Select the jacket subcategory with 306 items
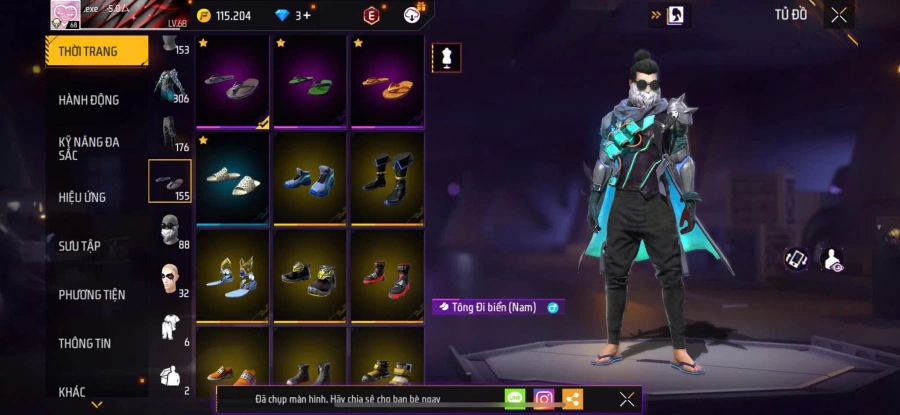Viewport: 900px width, 415px height. (171, 85)
